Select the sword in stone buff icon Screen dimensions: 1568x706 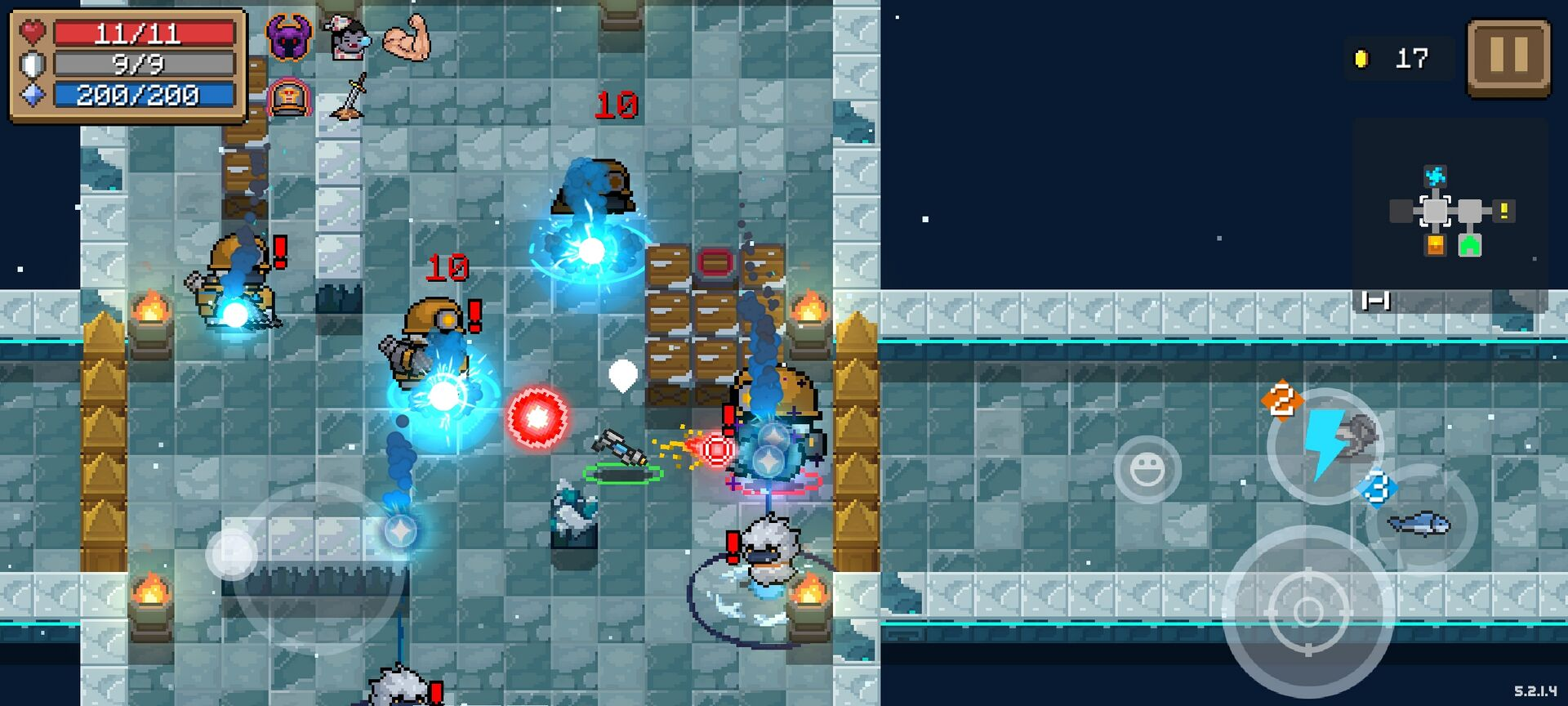[351, 97]
